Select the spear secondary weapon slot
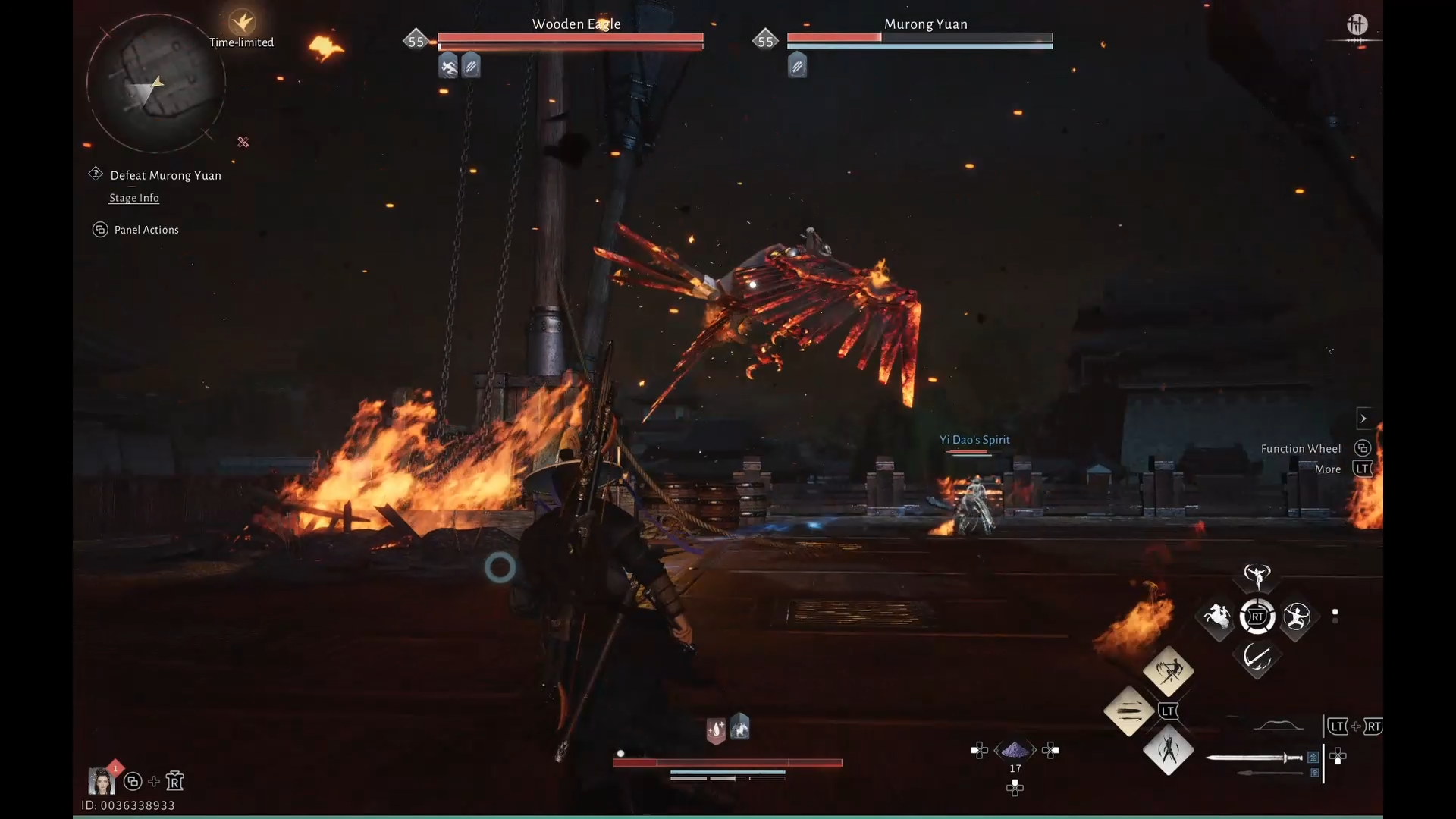 pos(1269,773)
